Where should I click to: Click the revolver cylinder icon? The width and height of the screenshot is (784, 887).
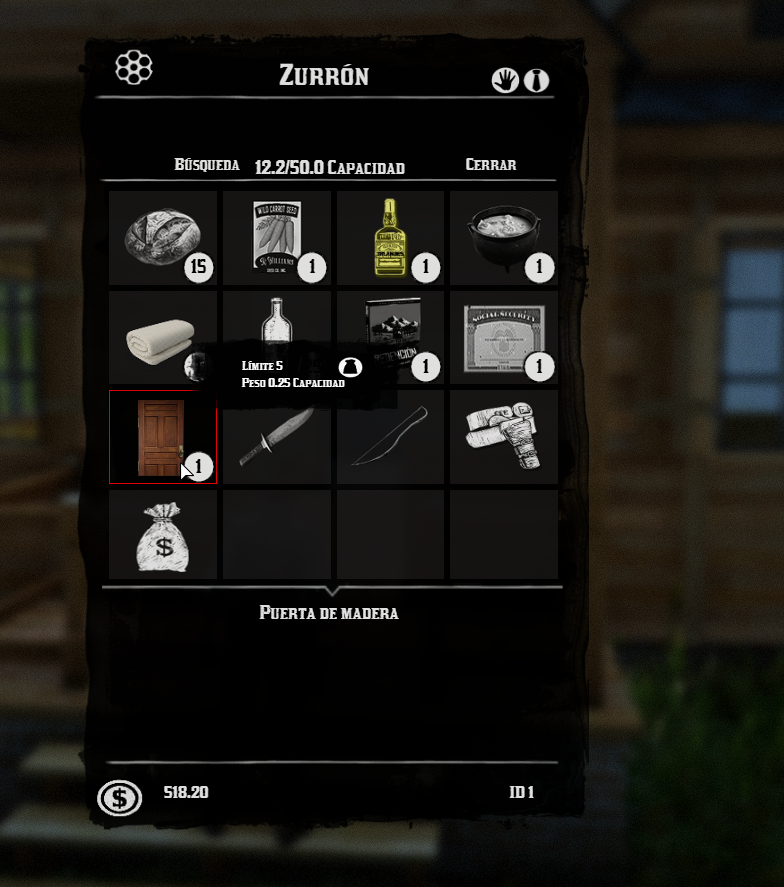pos(133,68)
